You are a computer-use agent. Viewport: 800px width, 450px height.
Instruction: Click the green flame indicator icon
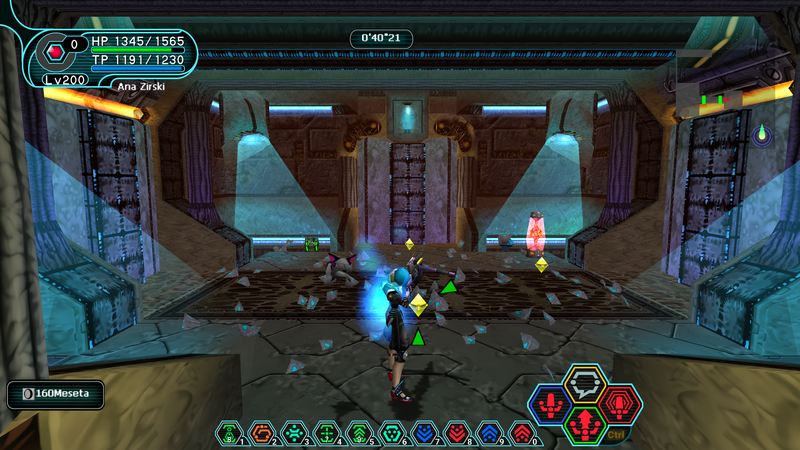(x=763, y=133)
